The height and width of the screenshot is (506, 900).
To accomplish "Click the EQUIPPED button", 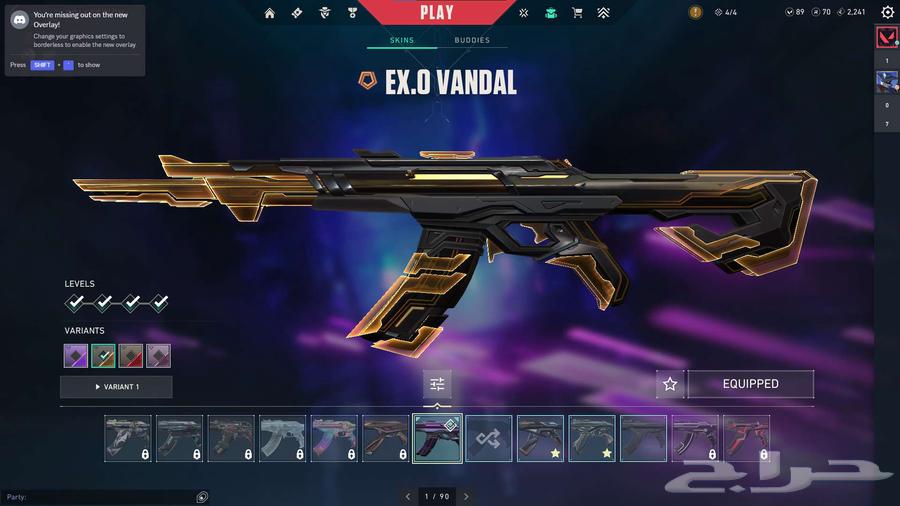I will coord(750,384).
